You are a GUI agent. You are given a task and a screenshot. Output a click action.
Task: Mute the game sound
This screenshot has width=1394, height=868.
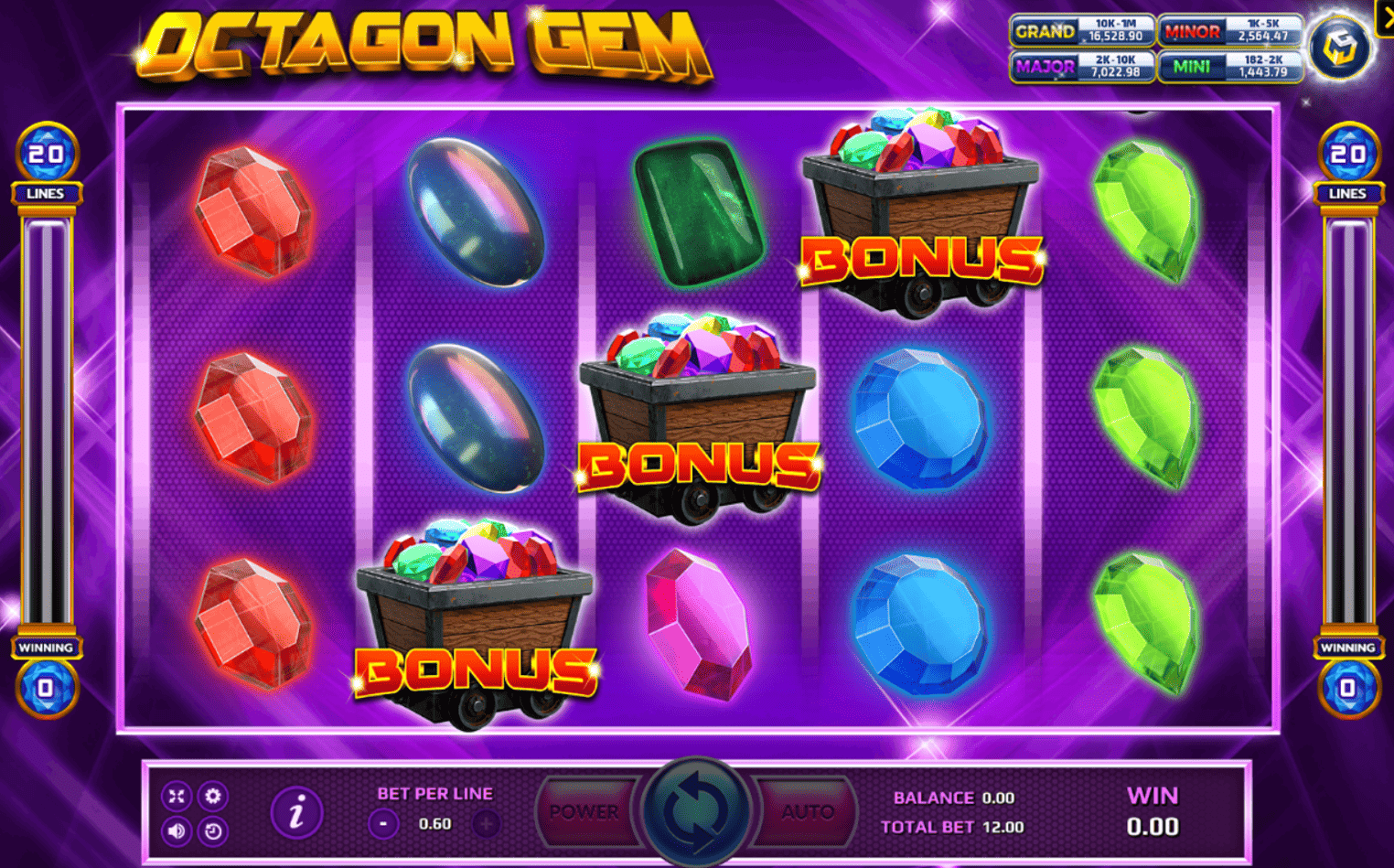click(177, 832)
